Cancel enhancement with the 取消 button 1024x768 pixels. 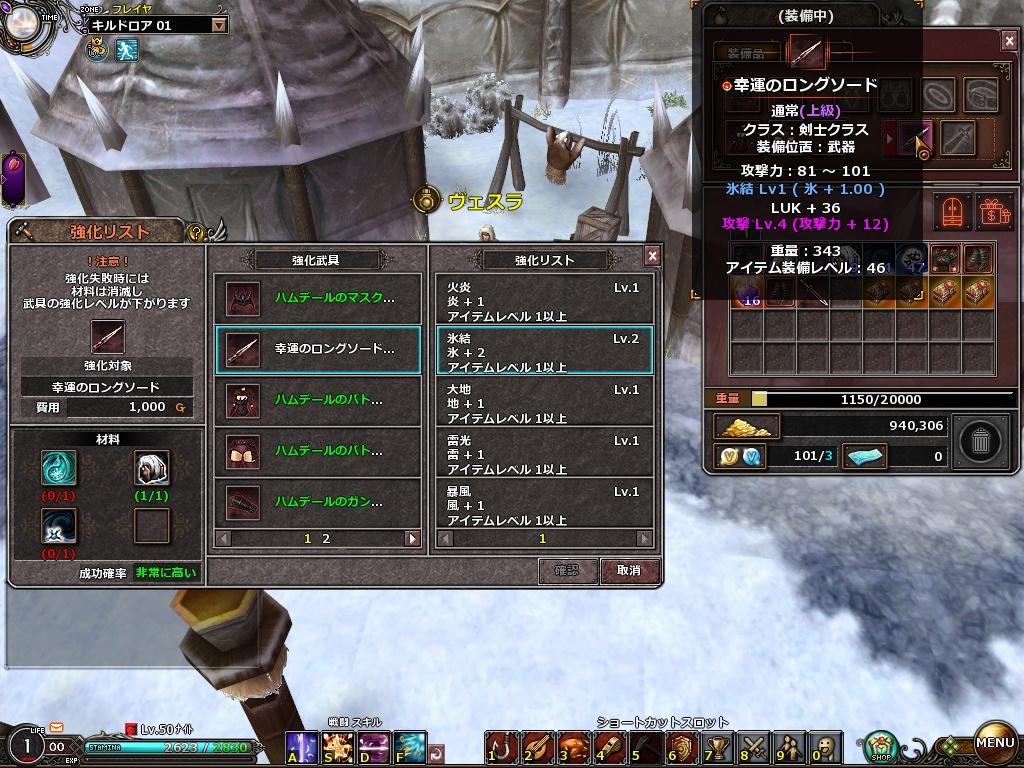[629, 570]
